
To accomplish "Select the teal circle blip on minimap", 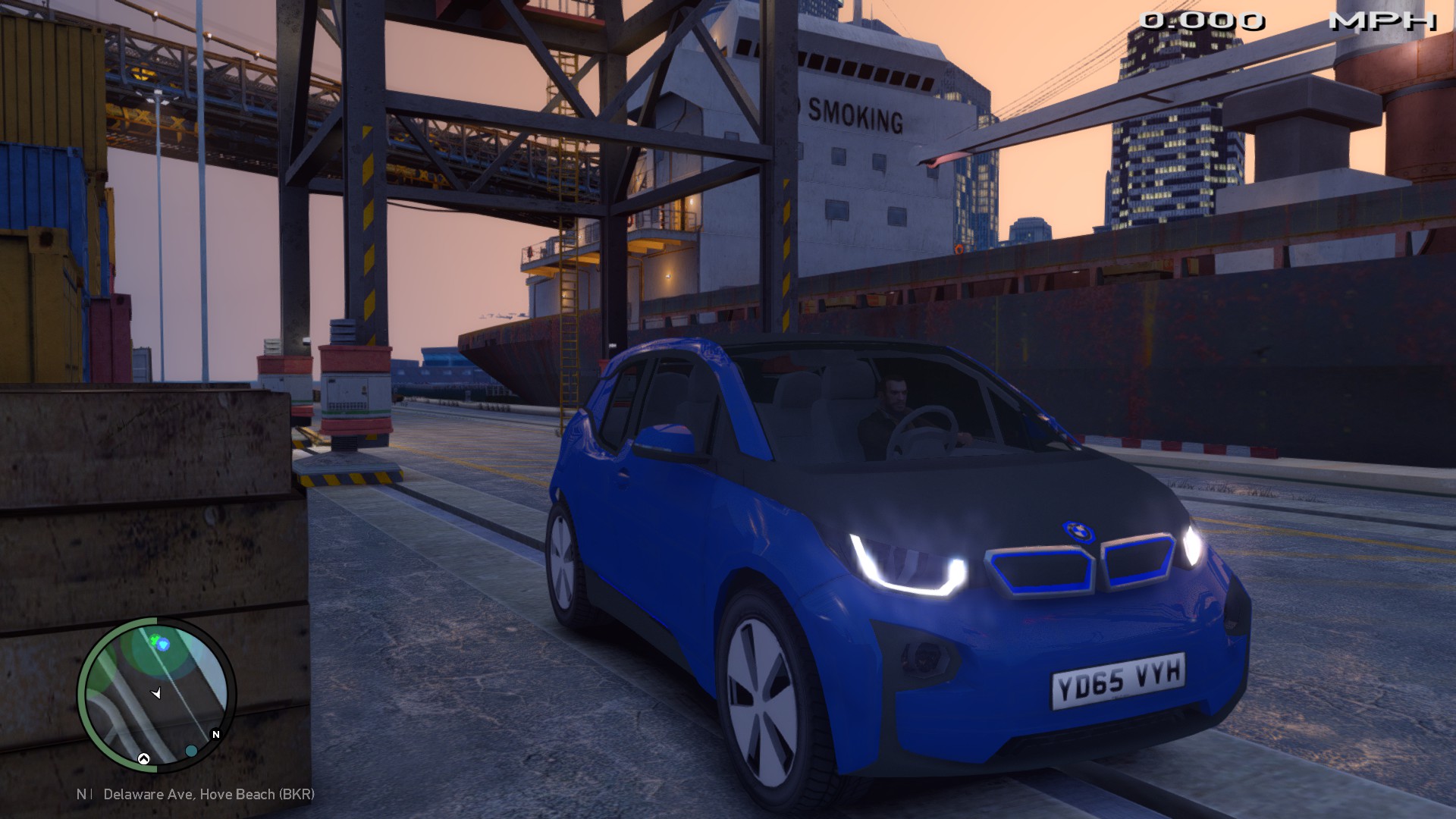I will (191, 751).
